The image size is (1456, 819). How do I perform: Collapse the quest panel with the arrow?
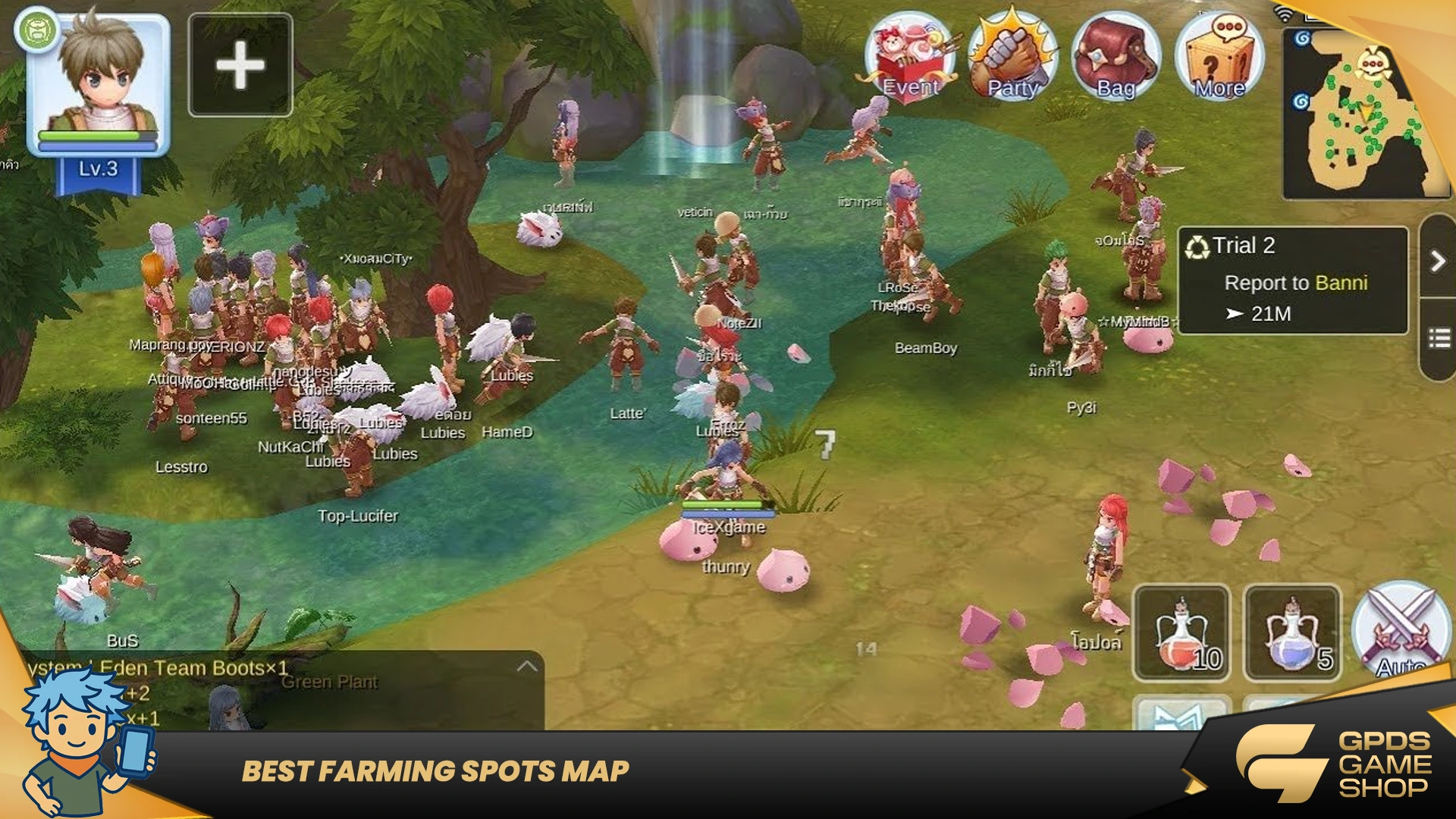tap(1438, 261)
